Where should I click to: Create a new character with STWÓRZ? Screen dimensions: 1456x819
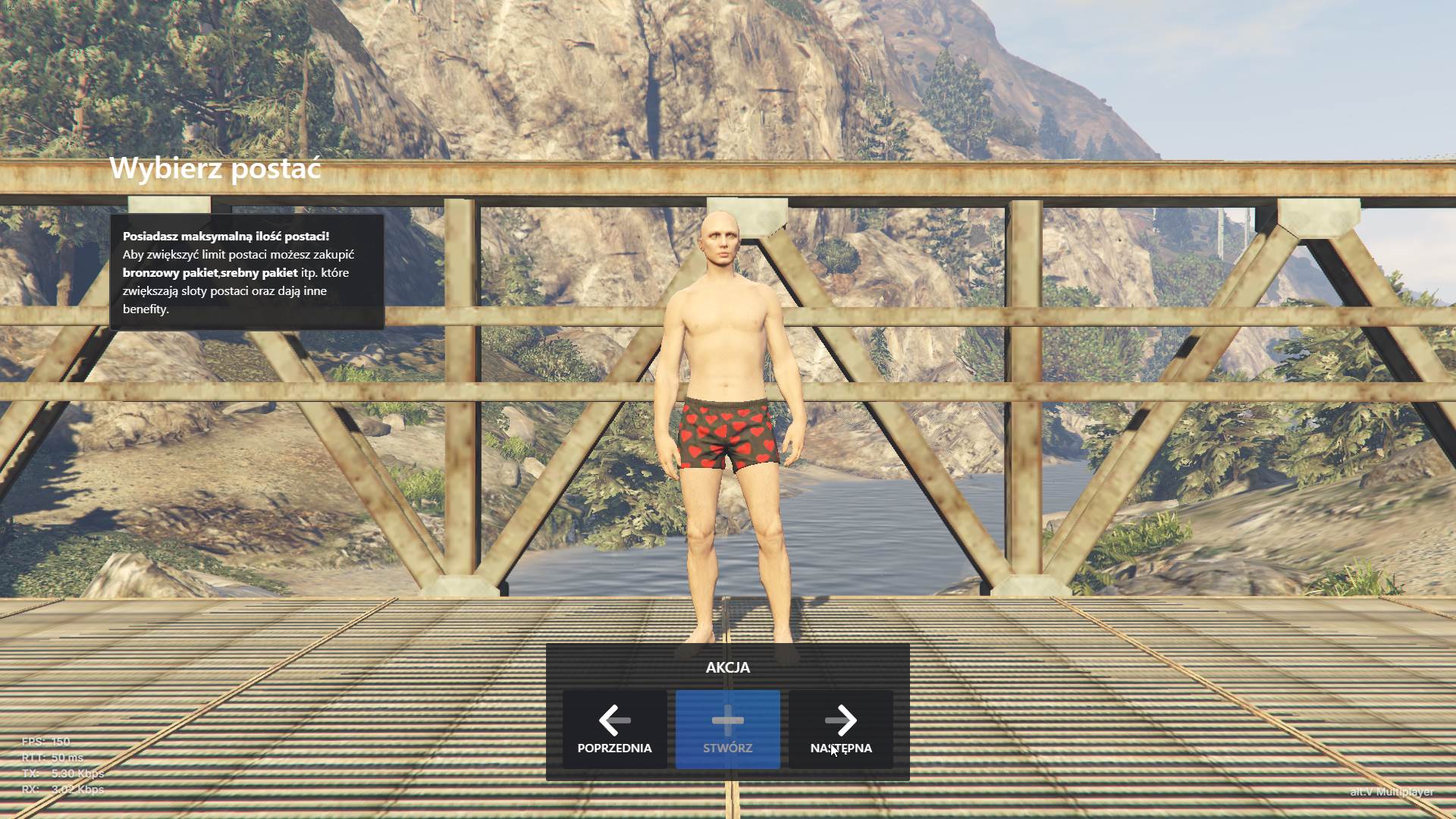727,729
